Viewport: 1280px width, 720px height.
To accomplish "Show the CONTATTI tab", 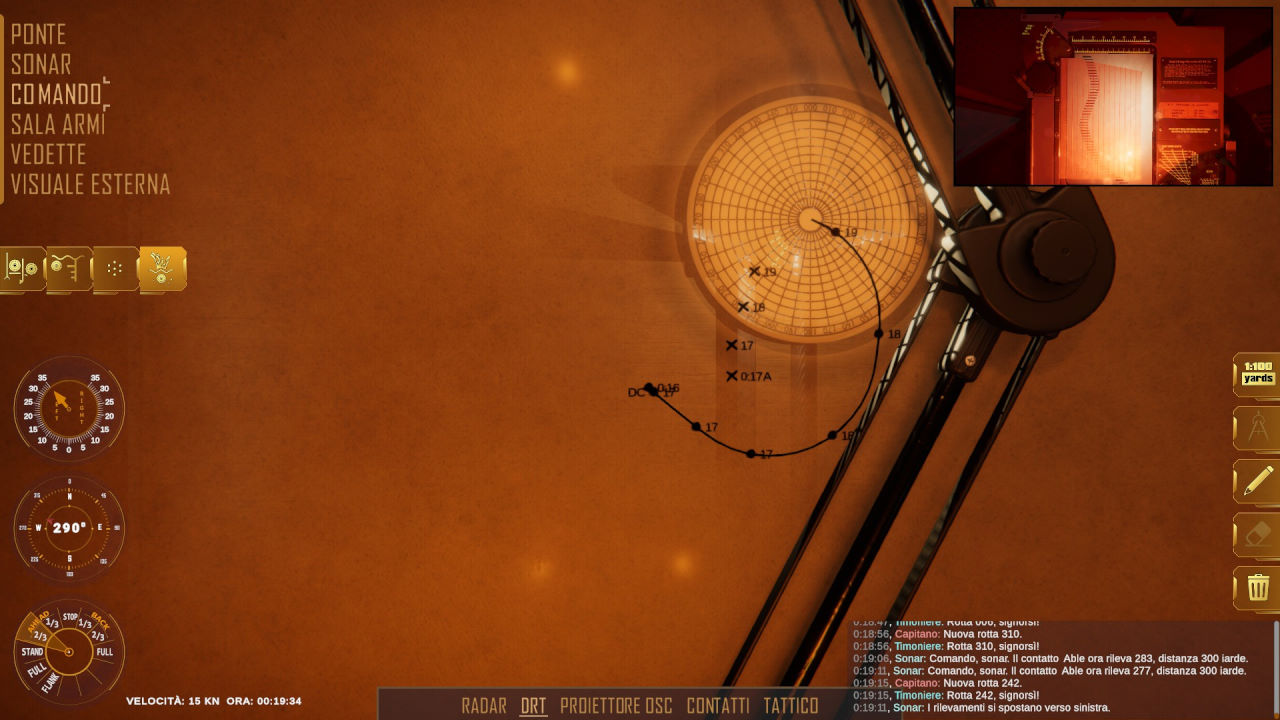I will (718, 706).
